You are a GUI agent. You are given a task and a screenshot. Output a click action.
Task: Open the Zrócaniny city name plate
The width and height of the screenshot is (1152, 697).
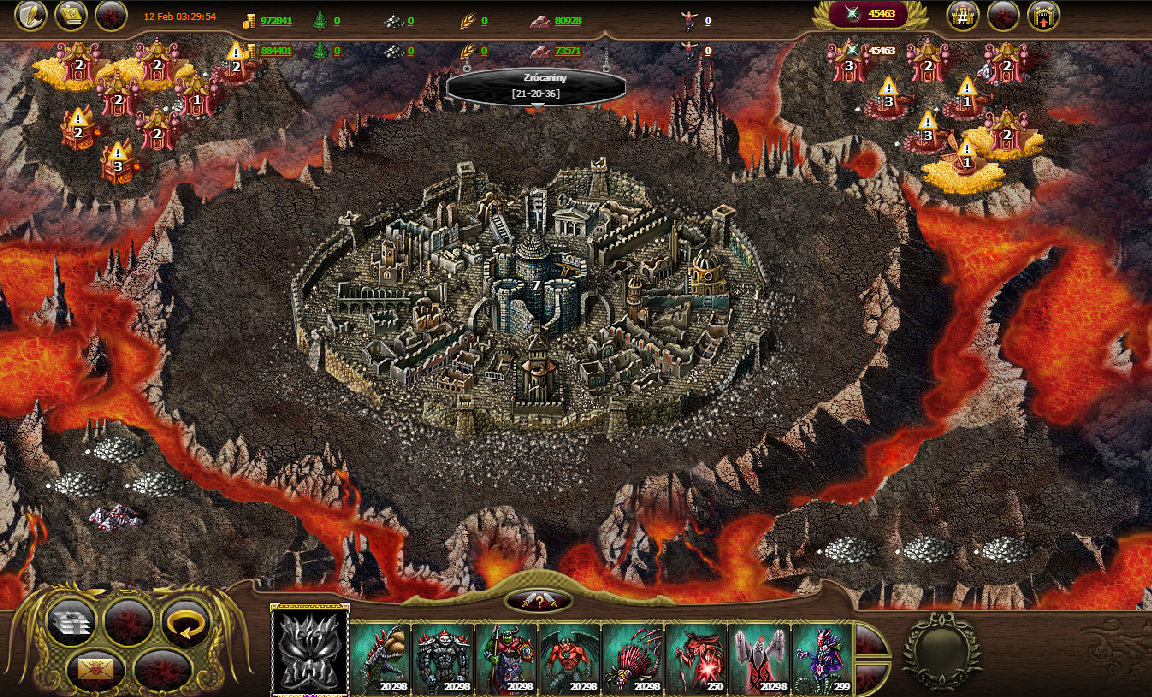point(536,87)
